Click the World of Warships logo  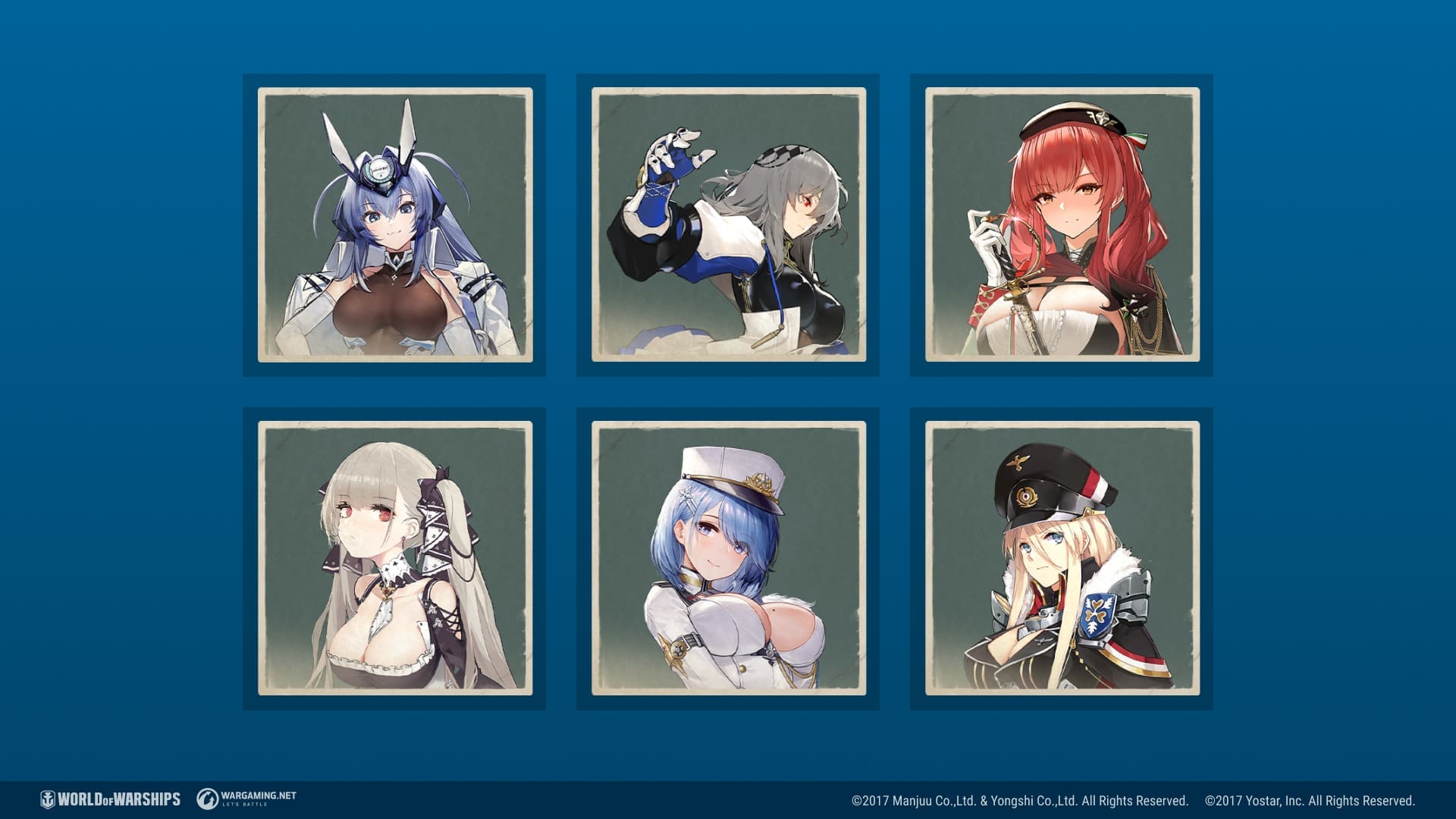tap(111, 799)
